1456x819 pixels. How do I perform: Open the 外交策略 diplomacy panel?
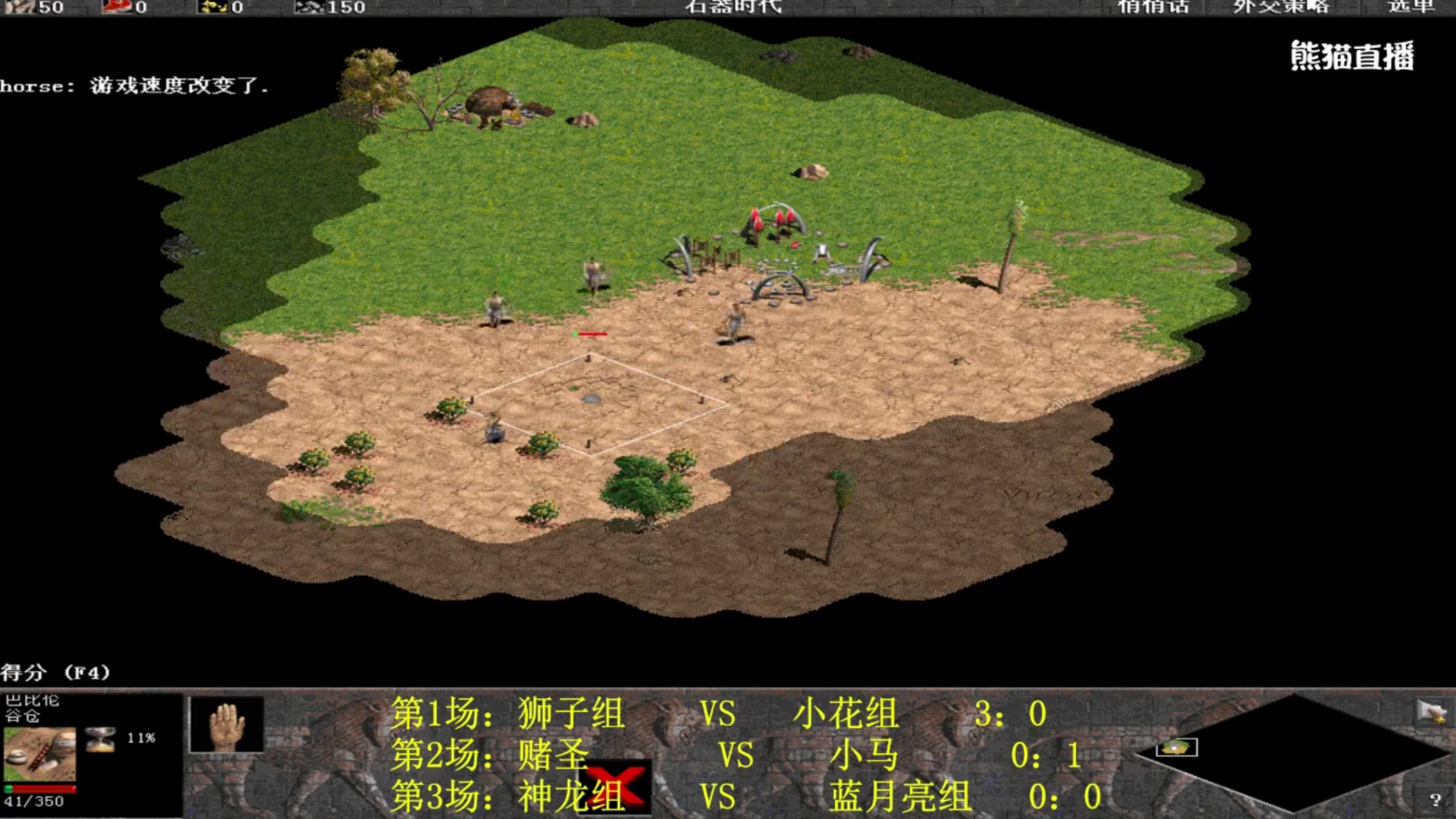coord(1282,8)
